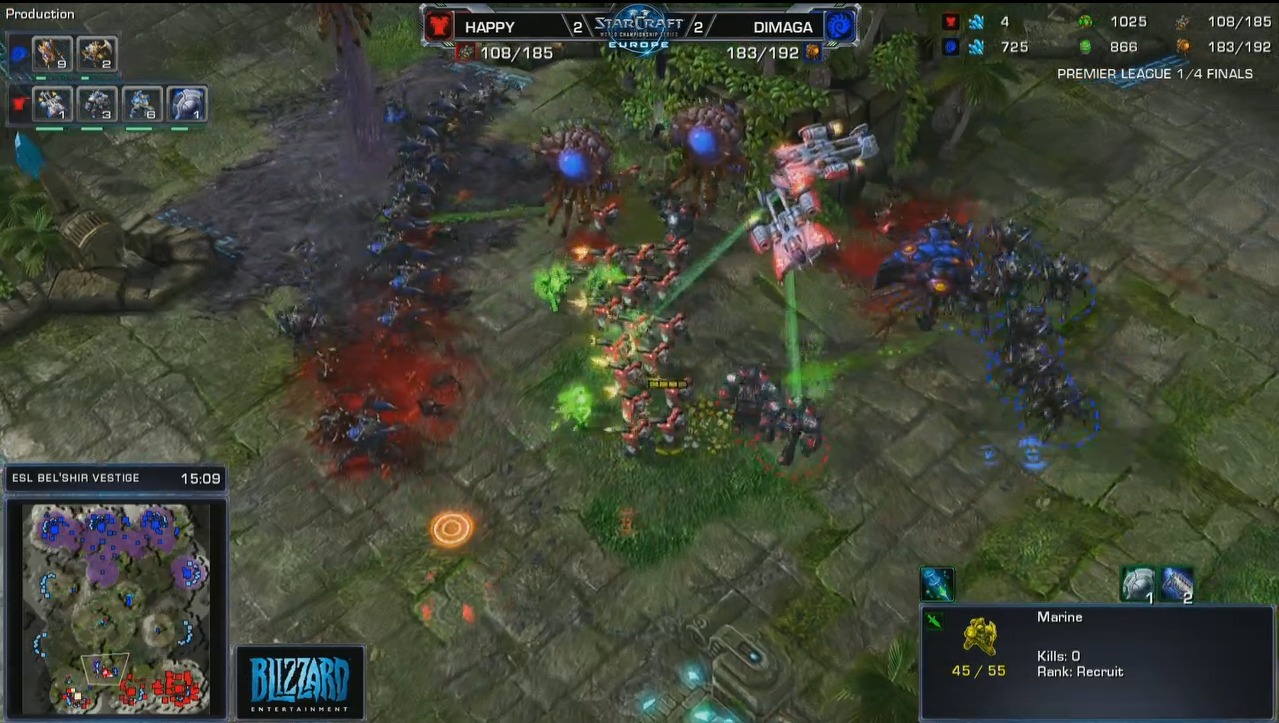Click the infantry armor level 1 icon
Image resolution: width=1279 pixels, height=723 pixels.
[1138, 584]
